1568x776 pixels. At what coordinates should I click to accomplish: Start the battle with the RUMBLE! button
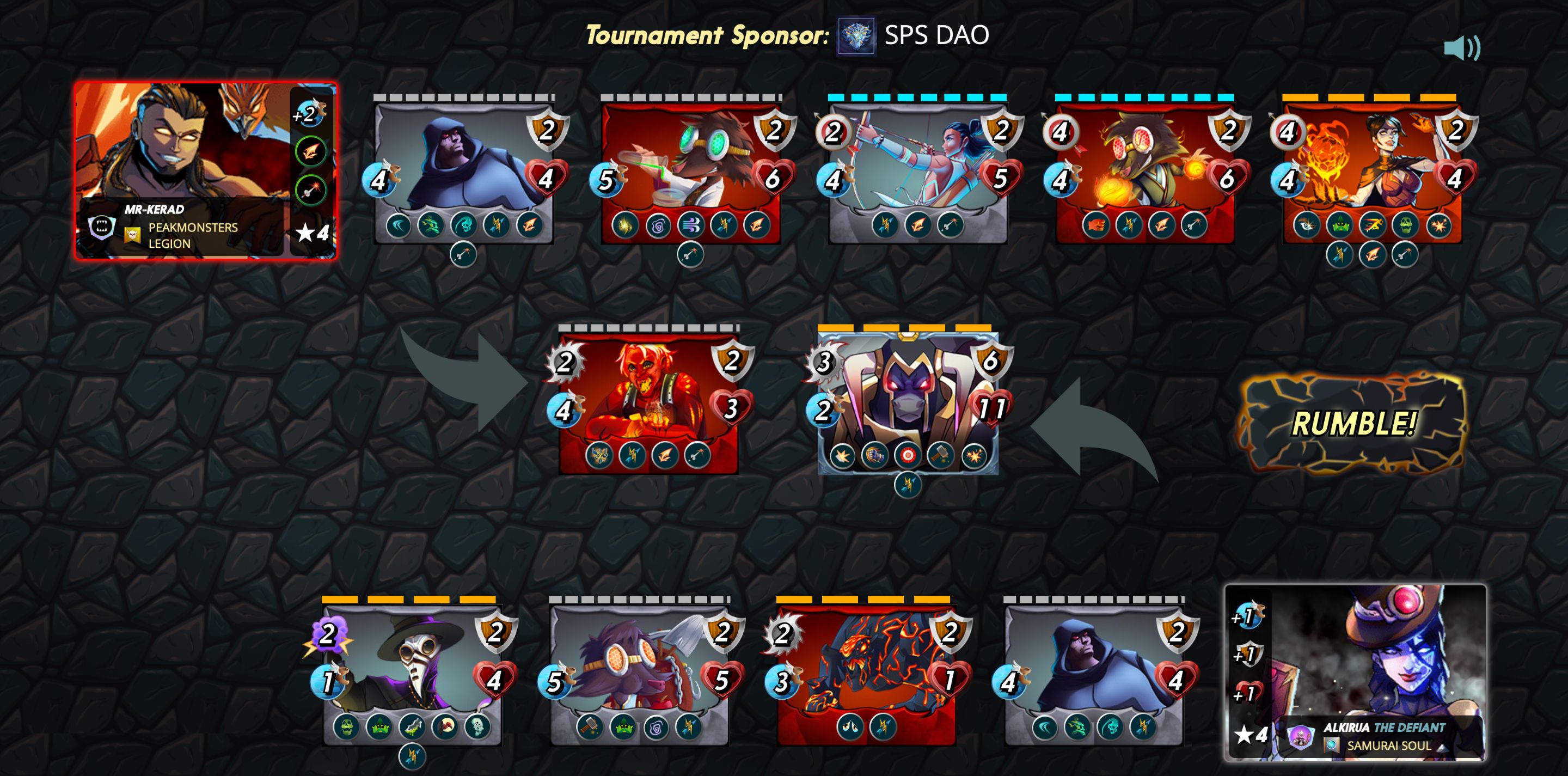click(1352, 423)
